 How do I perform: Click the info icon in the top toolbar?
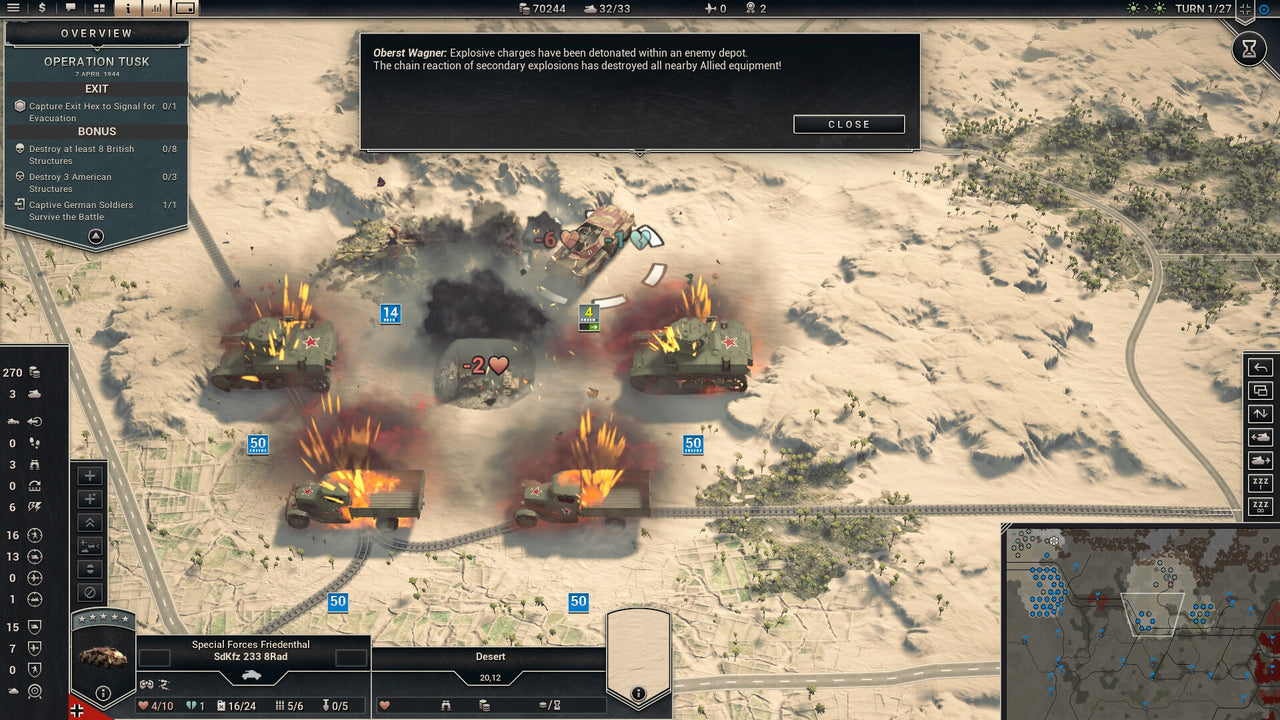point(128,8)
